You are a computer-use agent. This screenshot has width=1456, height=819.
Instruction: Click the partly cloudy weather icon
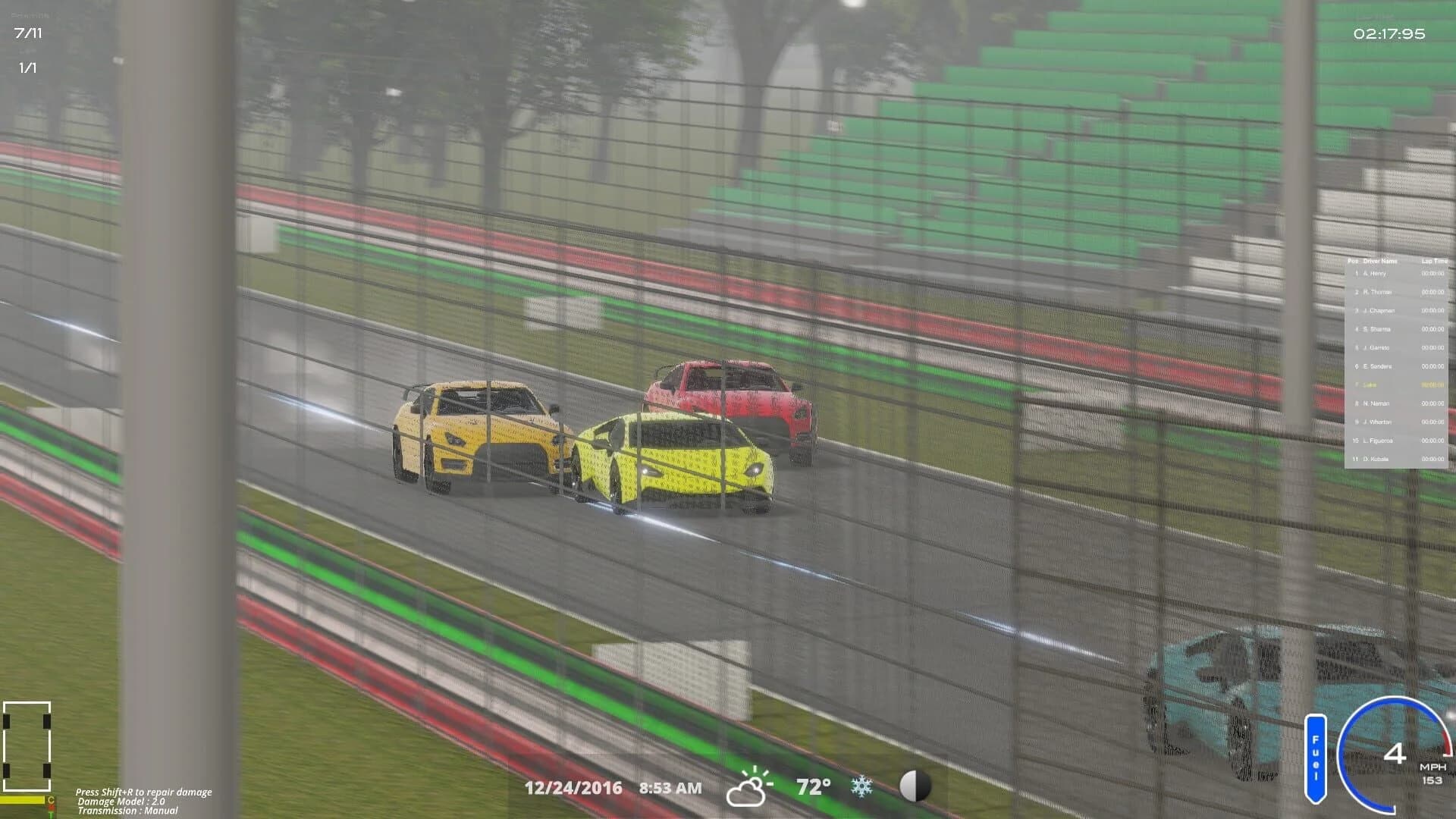(751, 786)
